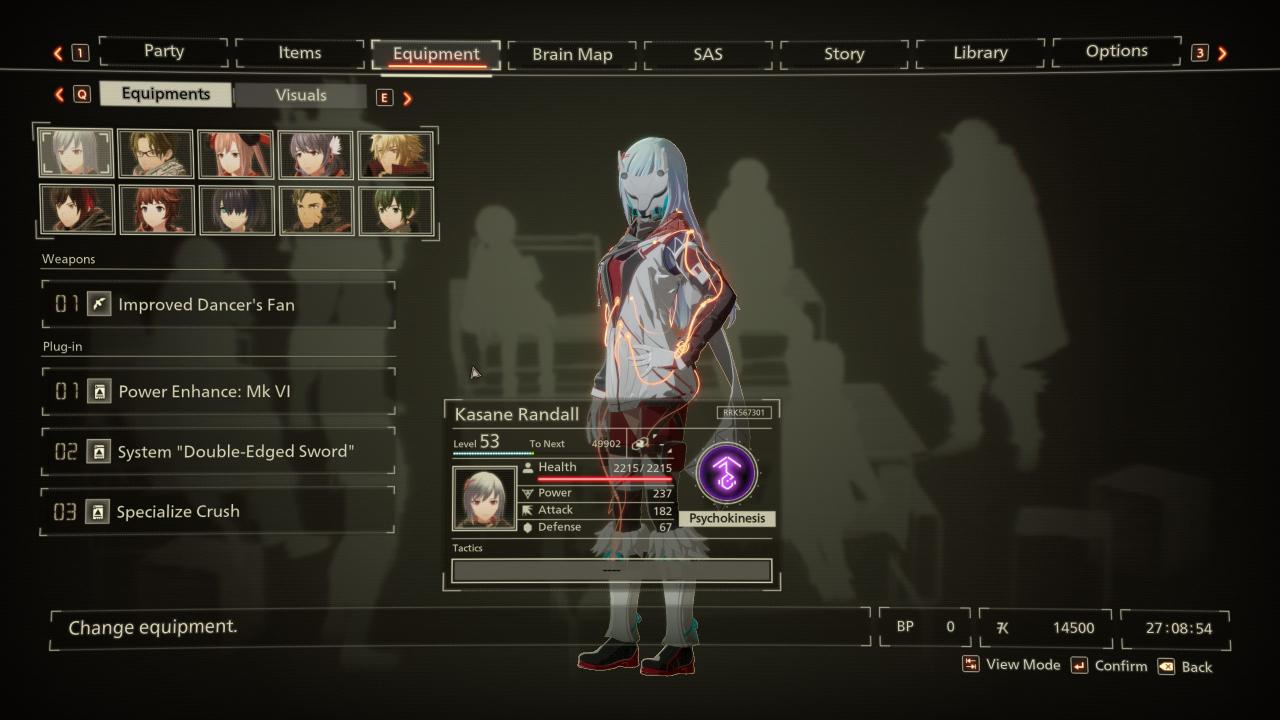Show the Story tab
1280x720 pixels.
(x=844, y=54)
